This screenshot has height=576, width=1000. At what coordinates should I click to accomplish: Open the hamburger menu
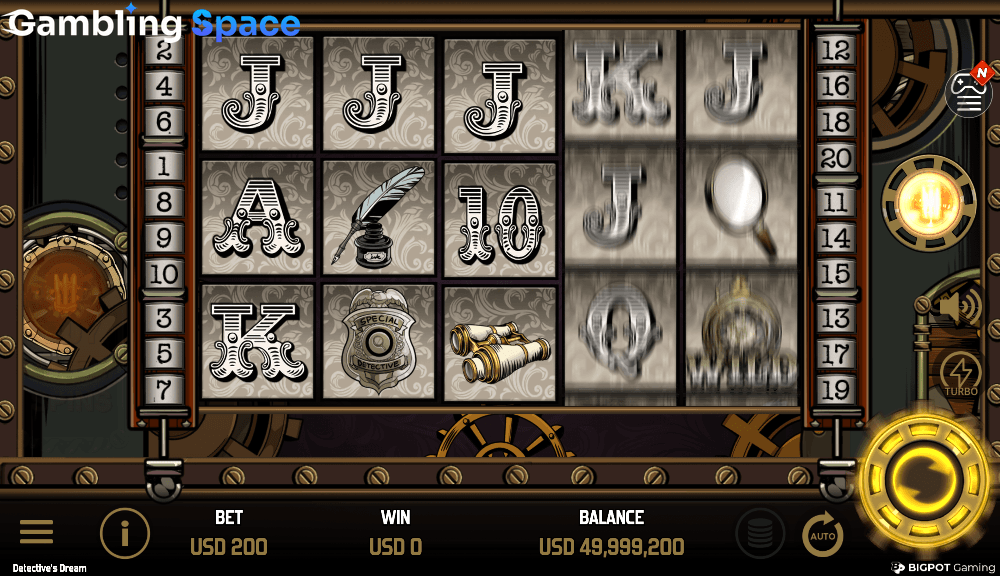(37, 533)
